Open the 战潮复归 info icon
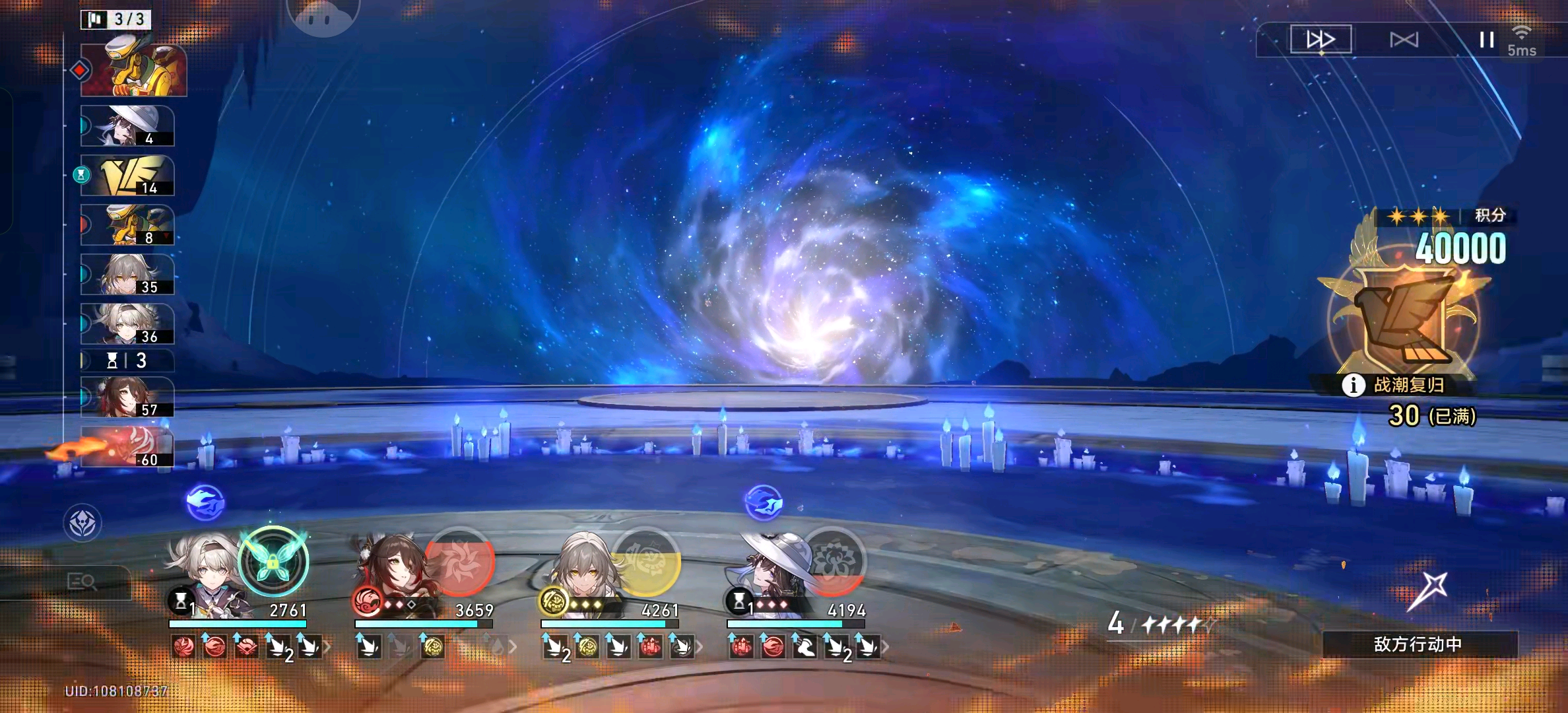Image resolution: width=1568 pixels, height=713 pixels. [1353, 385]
